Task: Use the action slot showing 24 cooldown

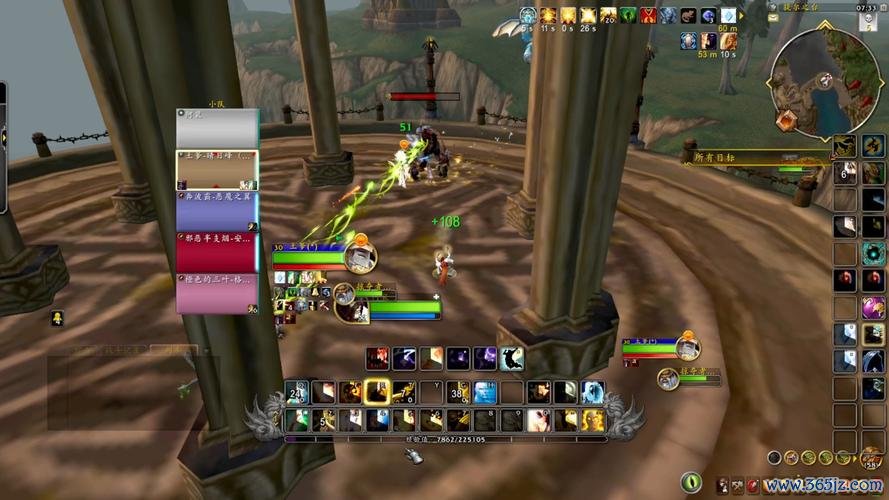Action: (297, 392)
